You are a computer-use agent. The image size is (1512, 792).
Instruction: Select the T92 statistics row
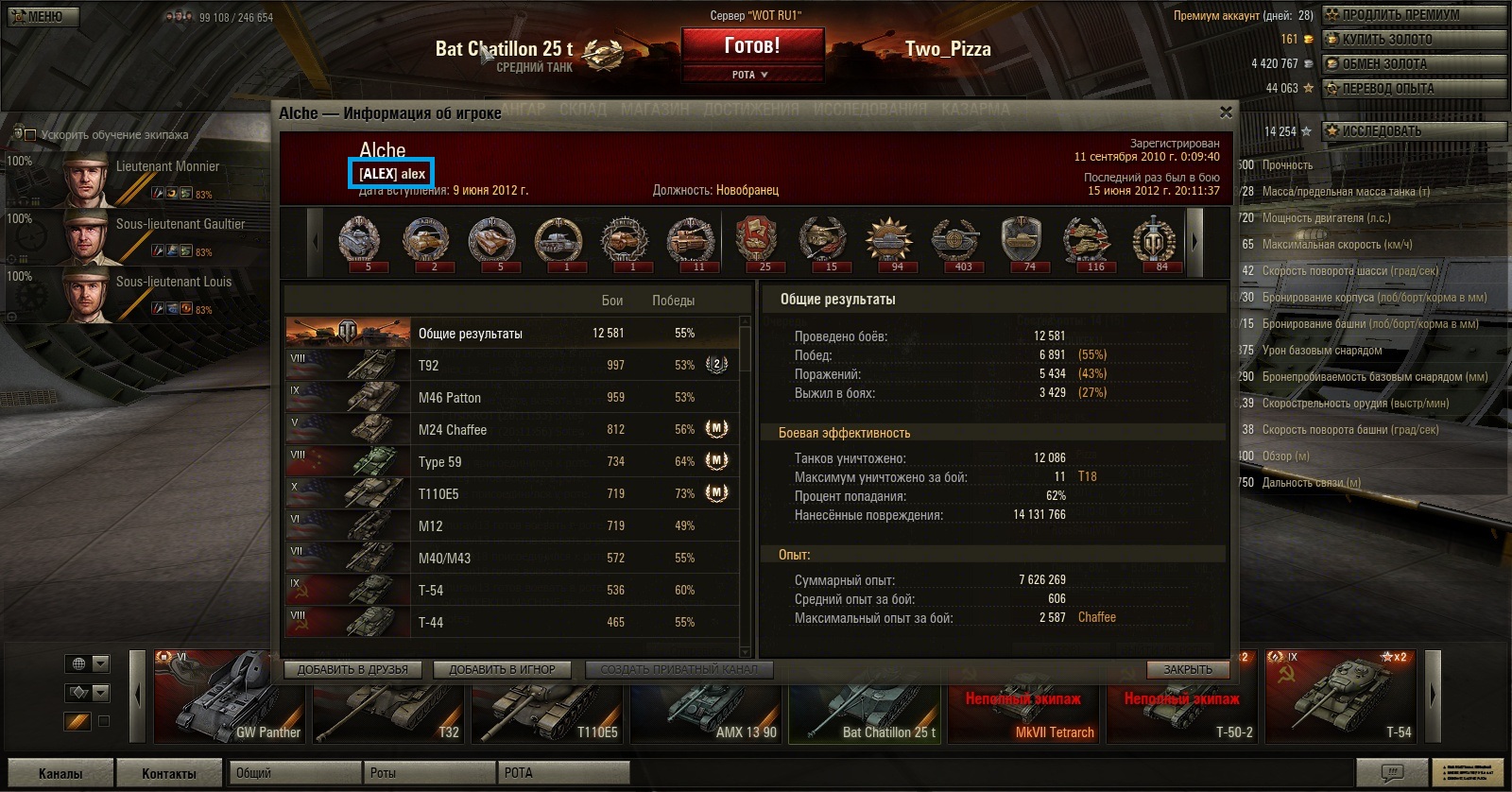(x=510, y=366)
